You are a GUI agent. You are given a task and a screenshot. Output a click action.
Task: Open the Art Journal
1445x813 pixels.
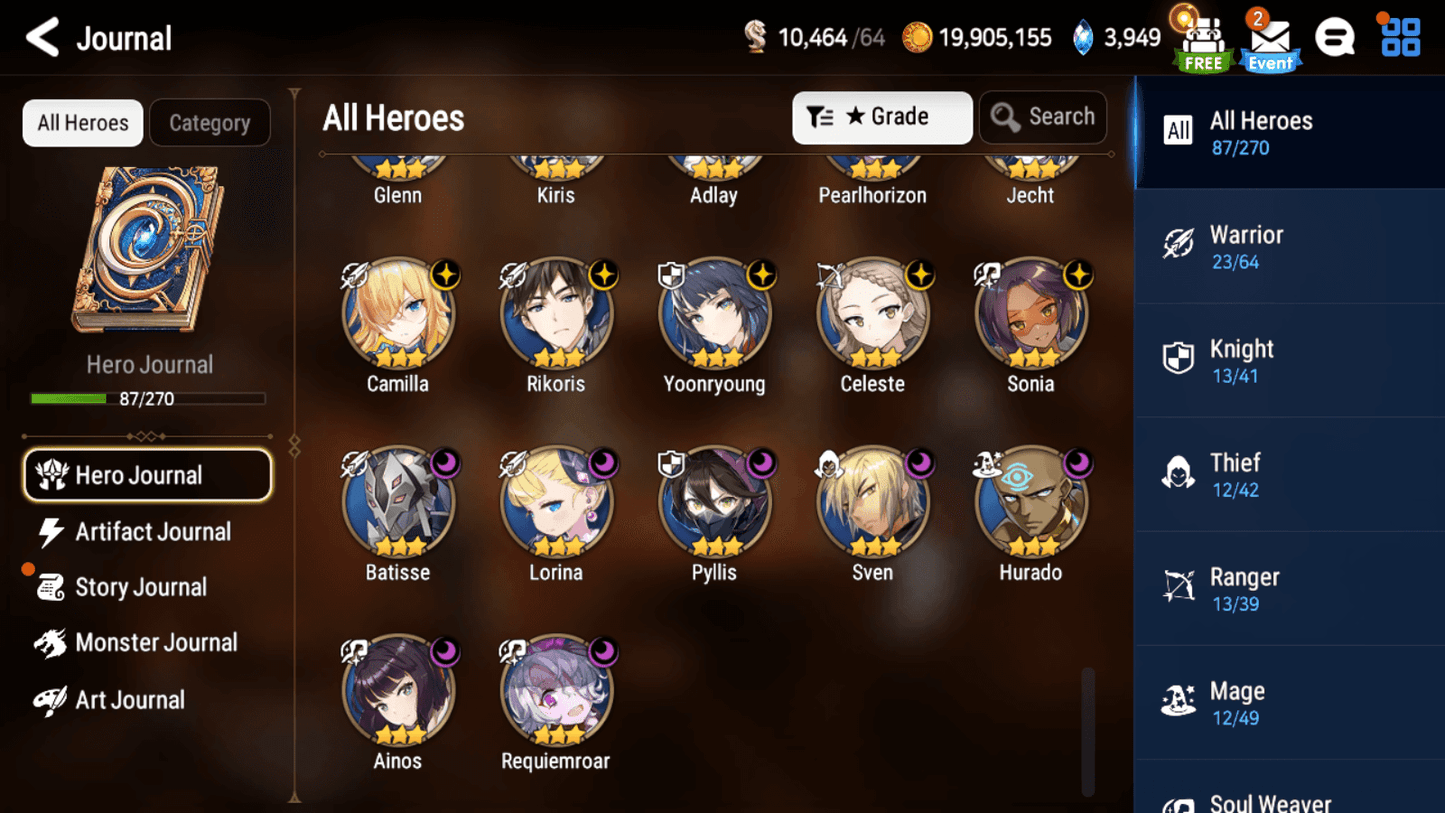pos(128,700)
